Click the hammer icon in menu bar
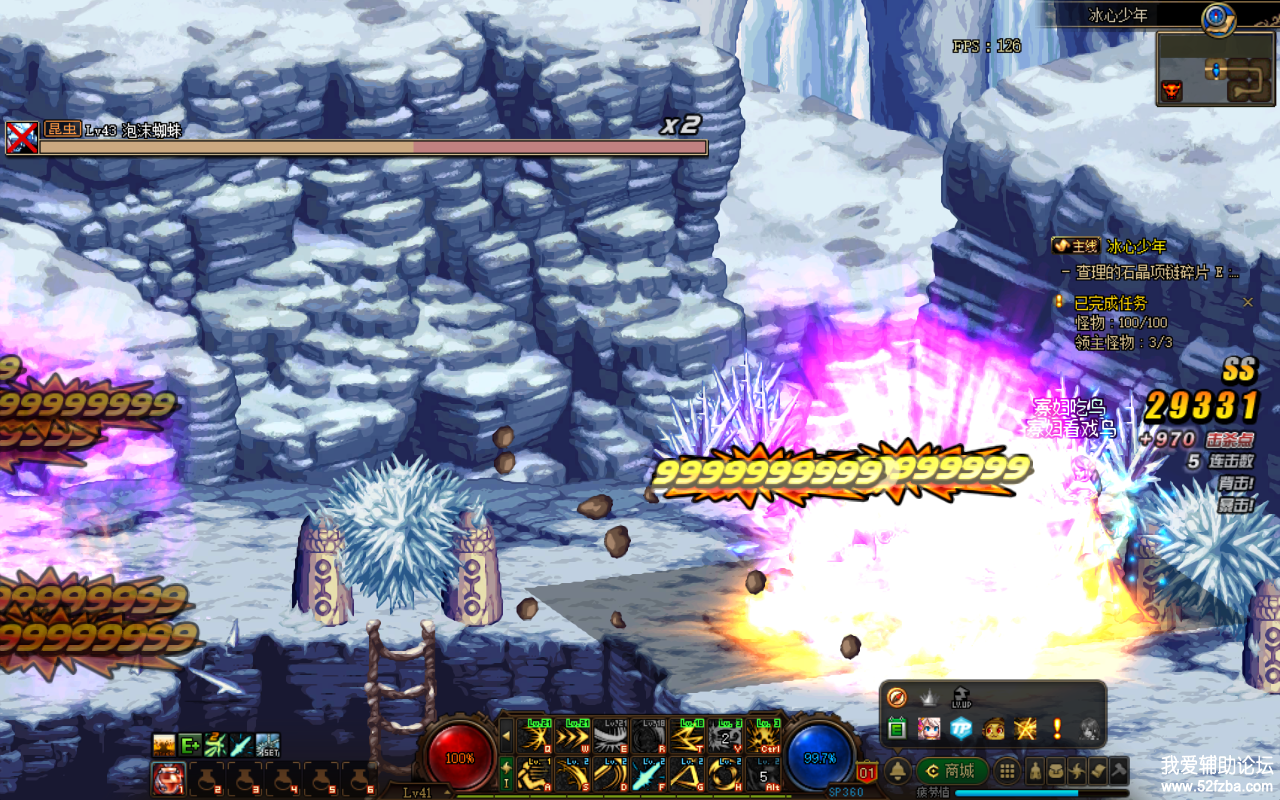This screenshot has width=1280, height=800. click(x=1119, y=771)
